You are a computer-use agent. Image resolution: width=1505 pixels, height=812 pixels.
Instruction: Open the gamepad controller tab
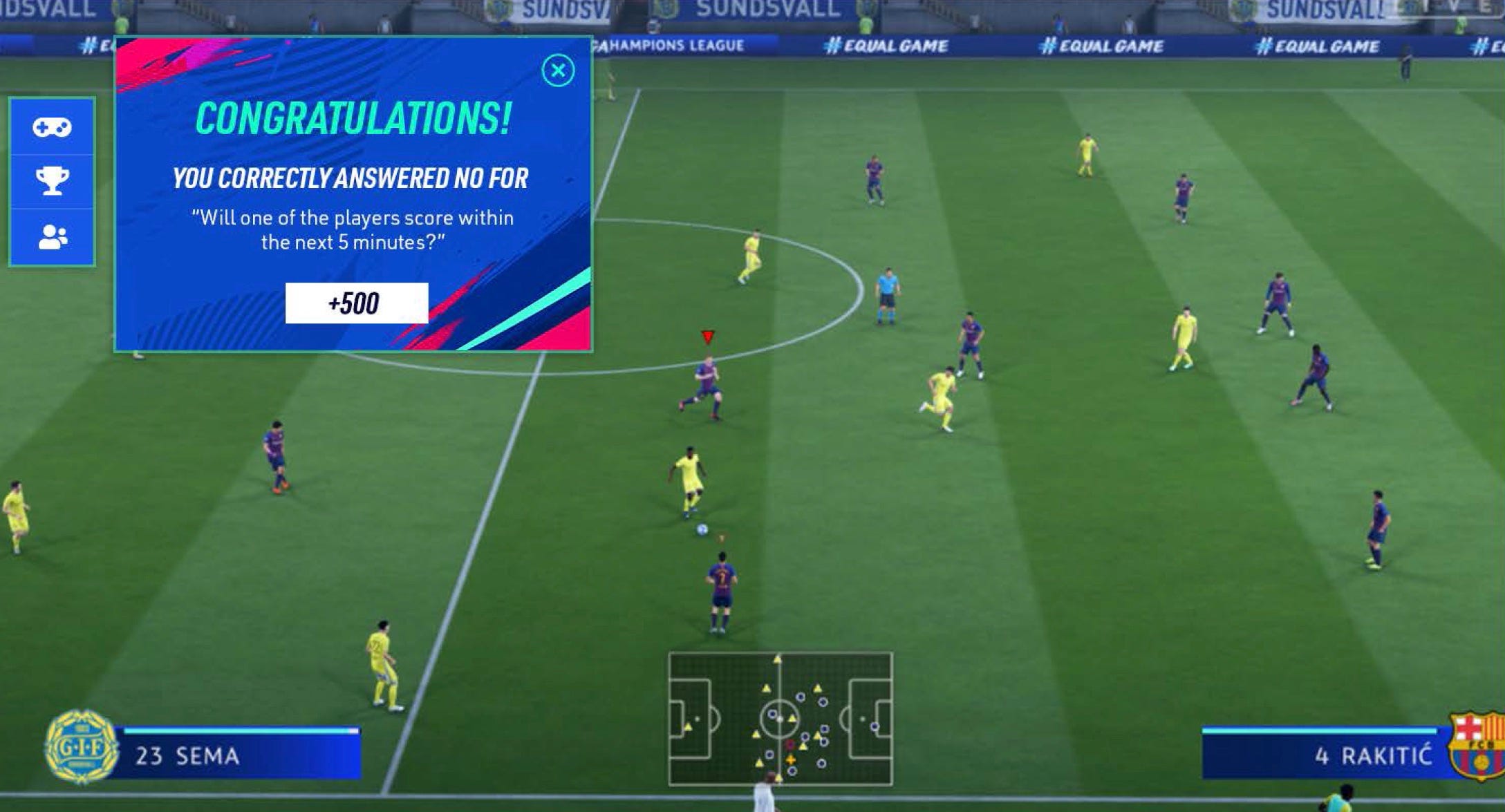[52, 127]
